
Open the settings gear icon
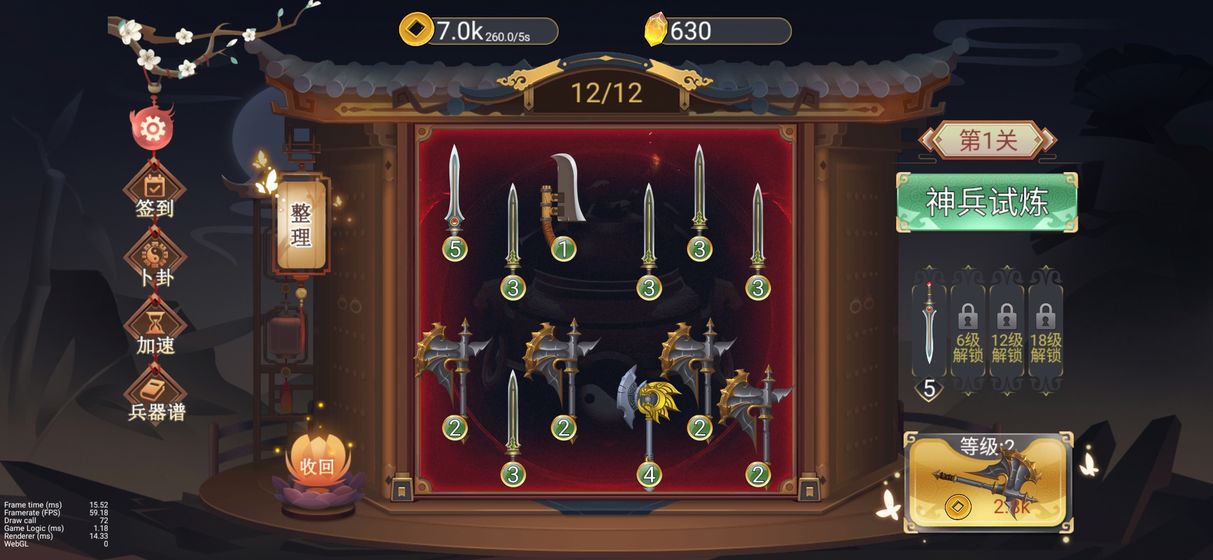point(153,128)
